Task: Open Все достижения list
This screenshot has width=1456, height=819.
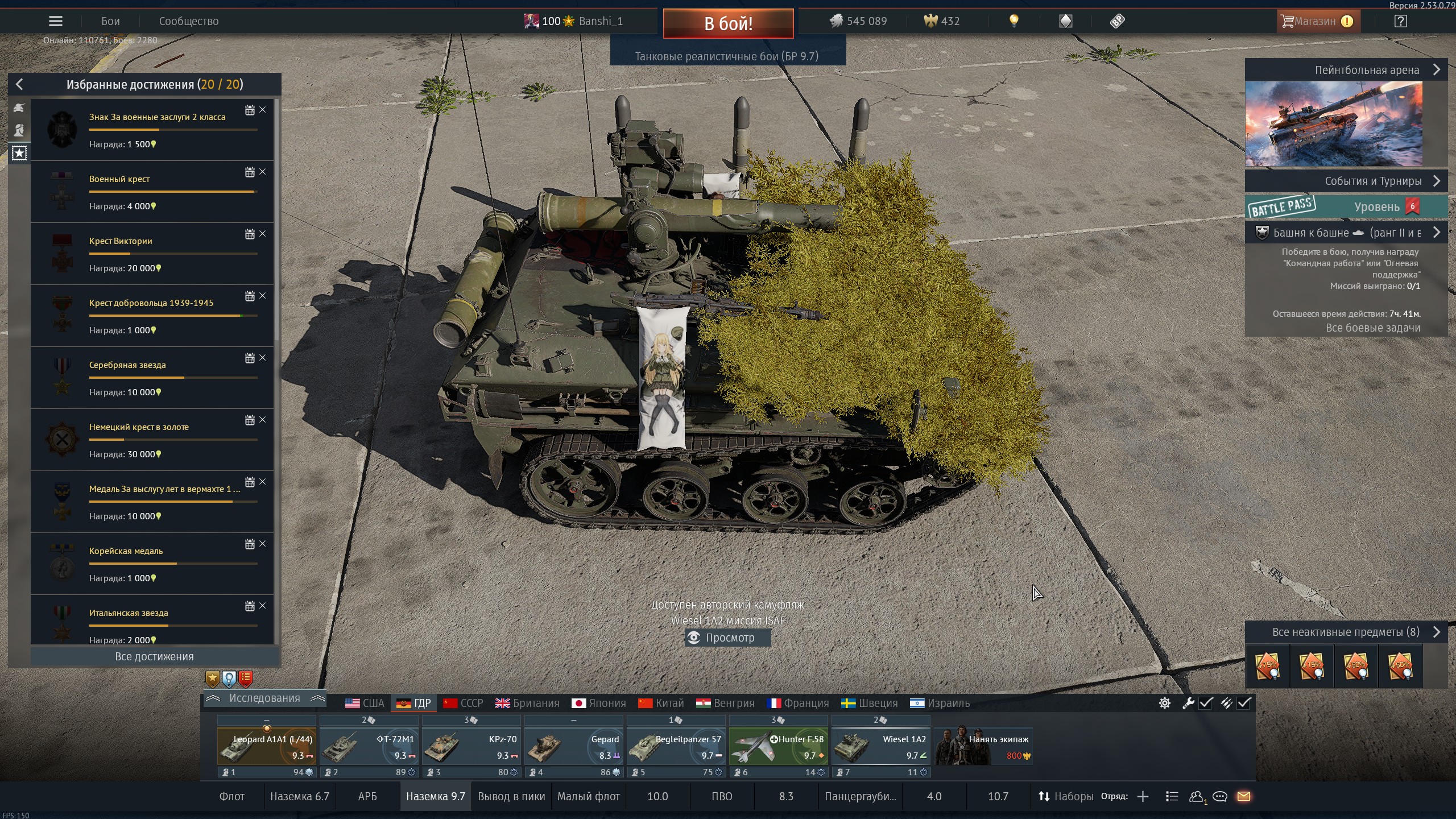Action: [154, 656]
